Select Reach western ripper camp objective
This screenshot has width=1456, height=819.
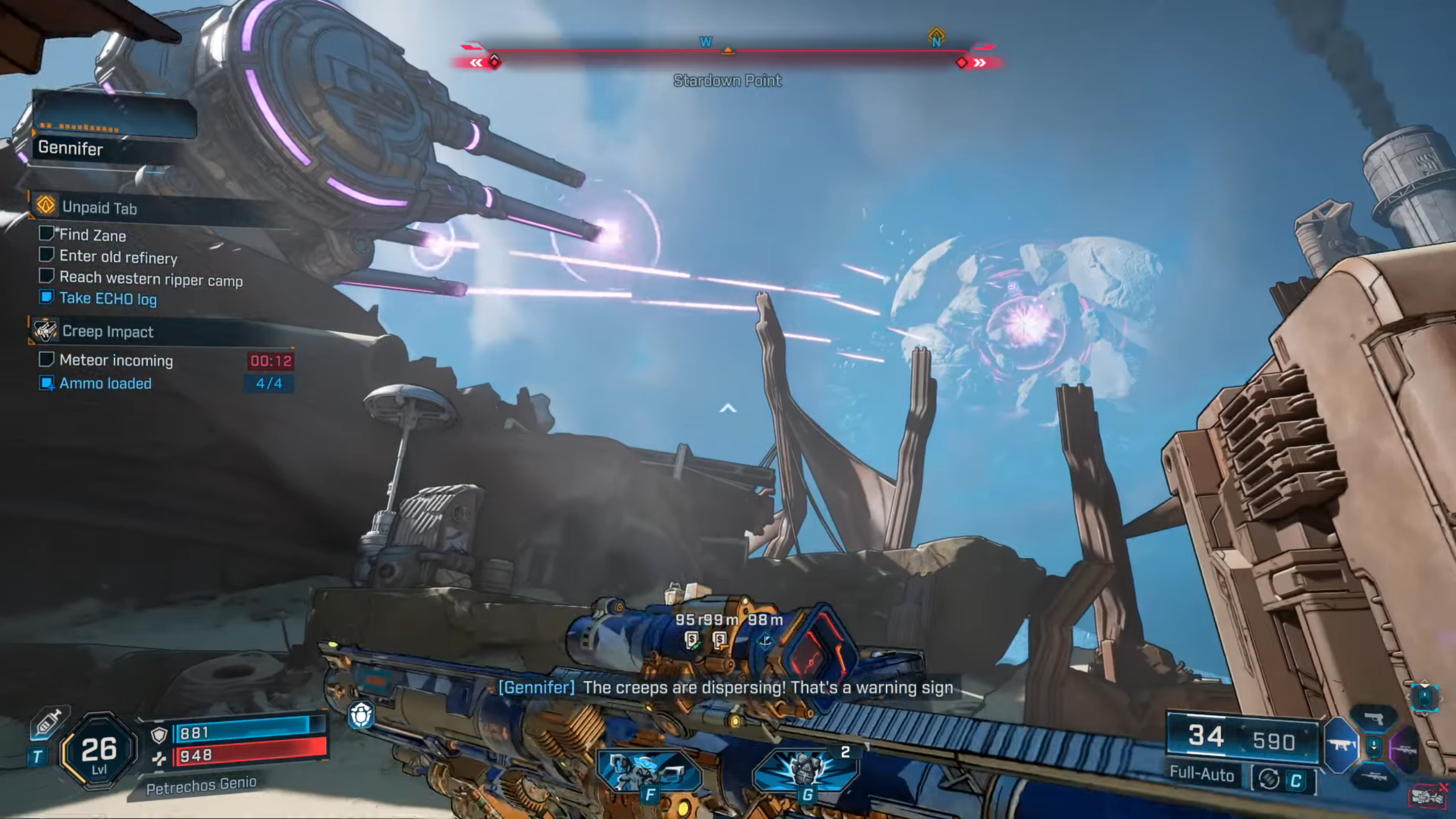pyautogui.click(x=151, y=279)
